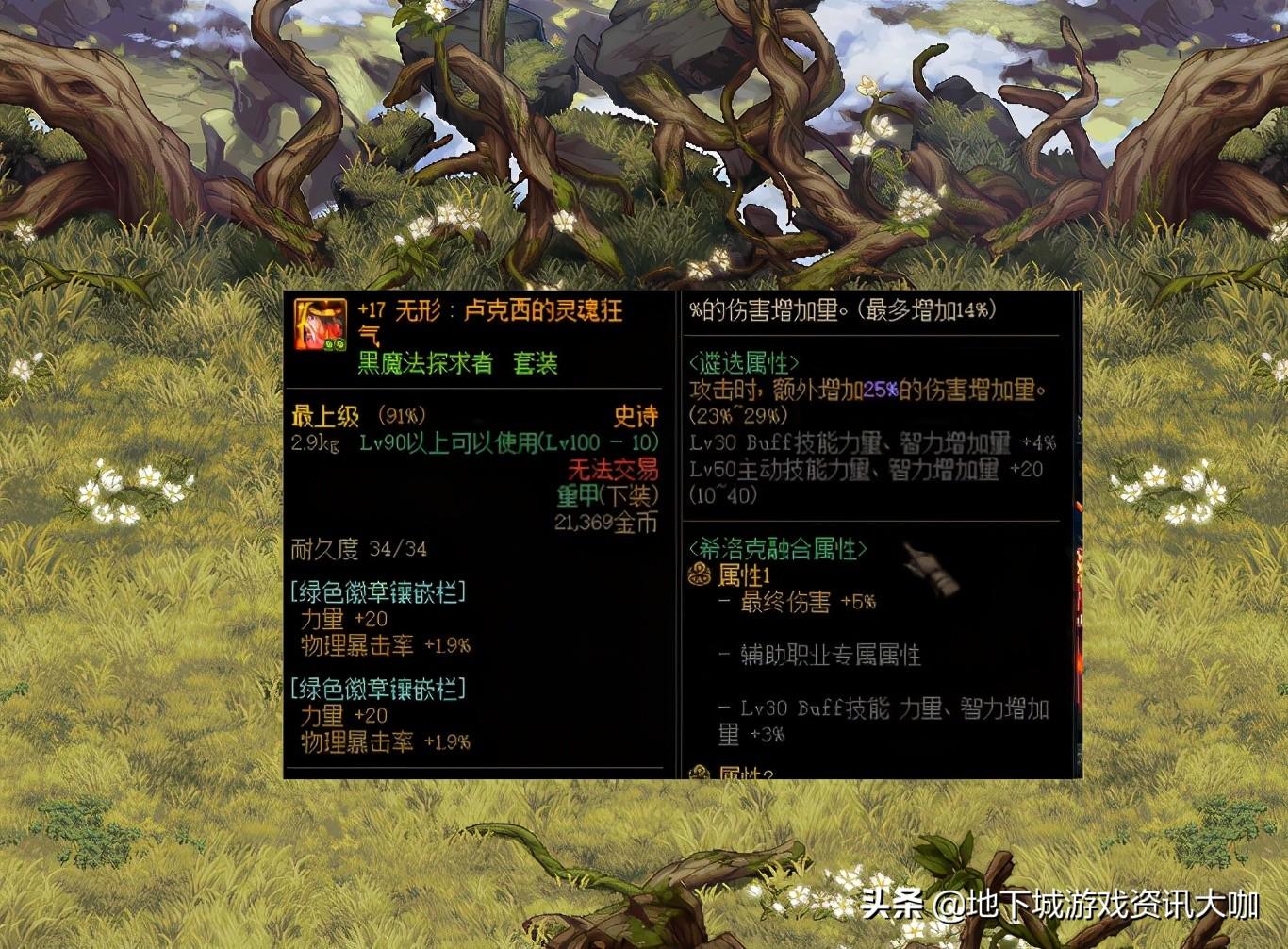1288x949 pixels.
Task: Click the 卢克西的灵魂狂气 item icon
Action: 321,325
